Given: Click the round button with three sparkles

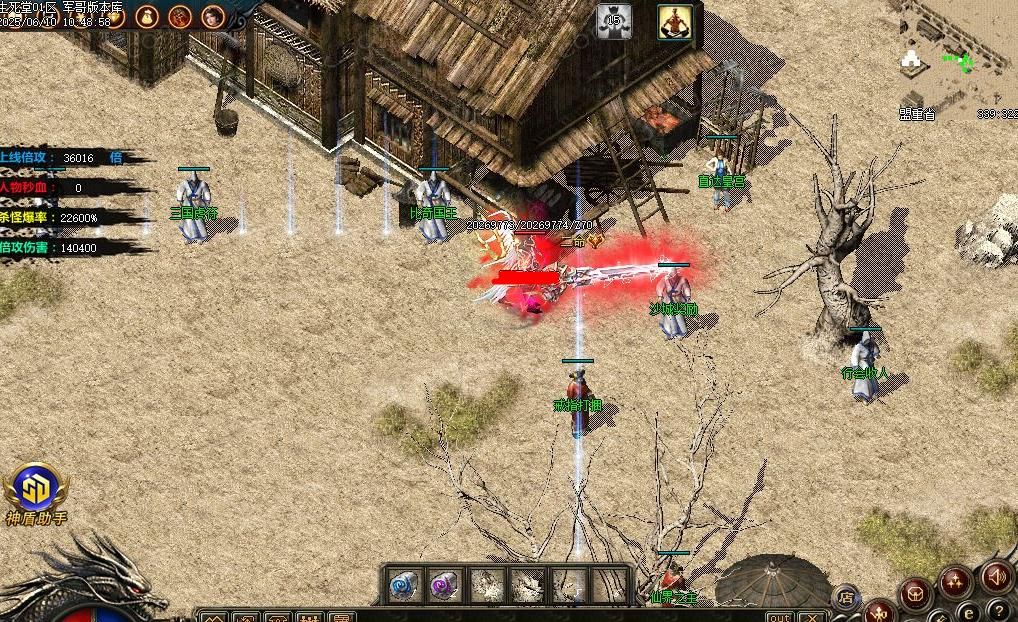Looking at the screenshot, I should pos(955,580).
